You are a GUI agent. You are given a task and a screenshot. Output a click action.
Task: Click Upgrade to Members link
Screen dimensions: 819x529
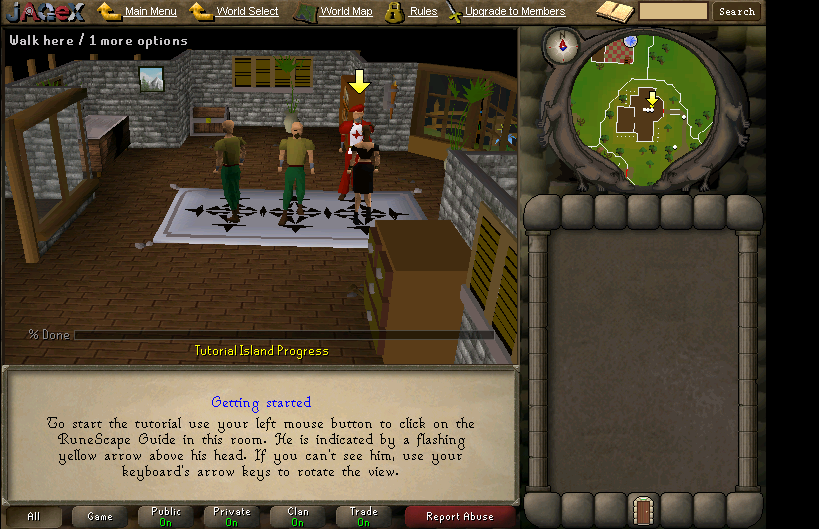514,12
